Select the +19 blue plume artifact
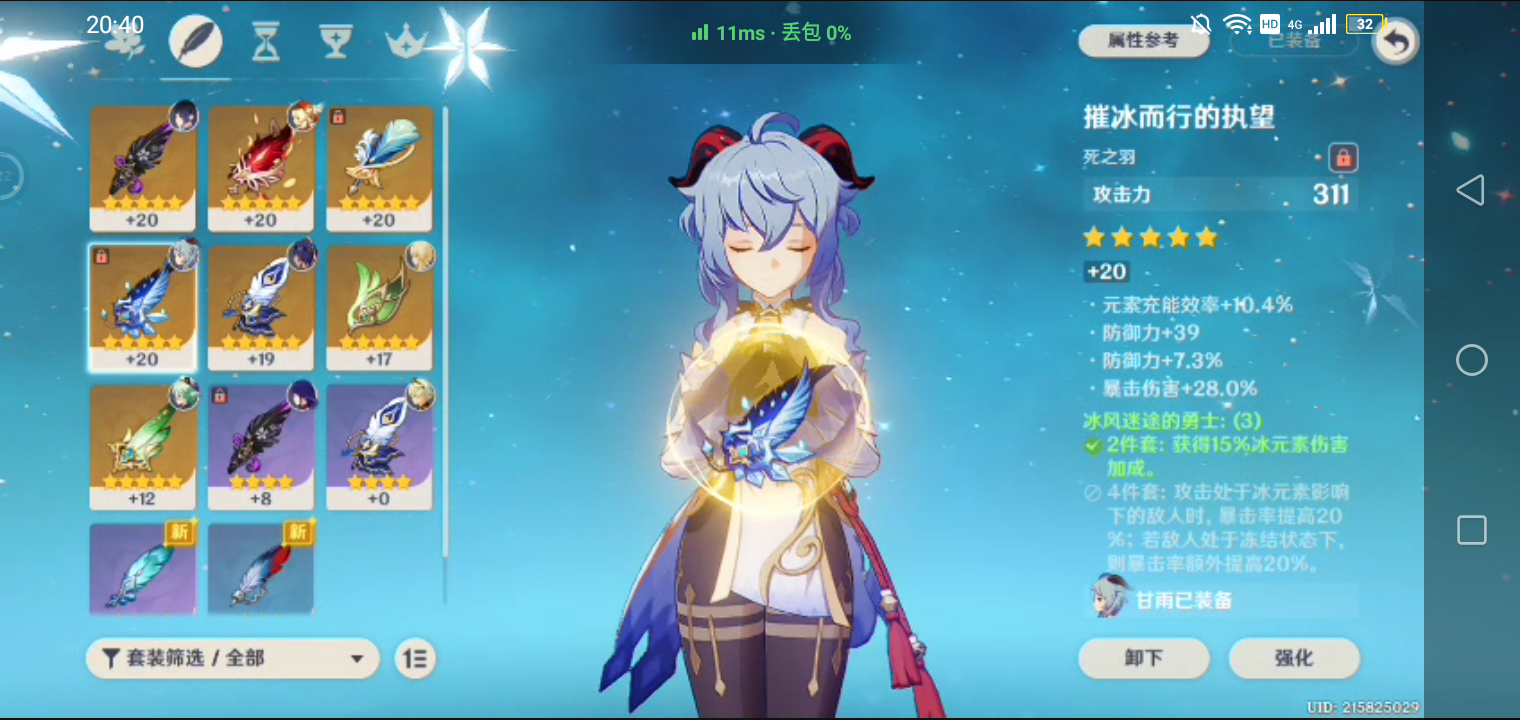Viewport: 1520px width, 720px height. pos(261,307)
